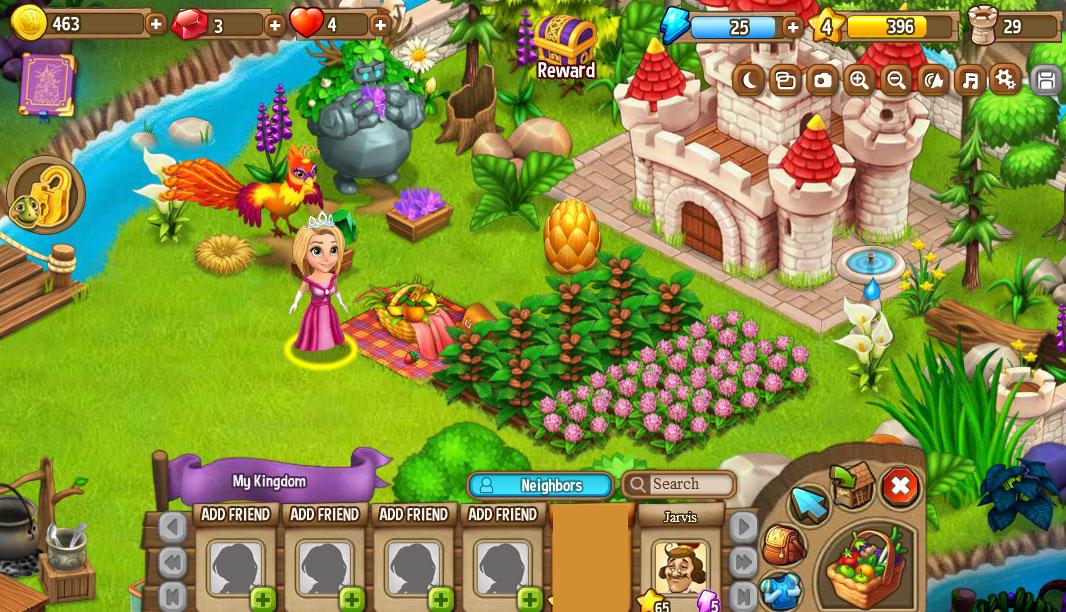Add more hearts using plus button
Image resolution: width=1066 pixels, height=612 pixels.
click(380, 24)
